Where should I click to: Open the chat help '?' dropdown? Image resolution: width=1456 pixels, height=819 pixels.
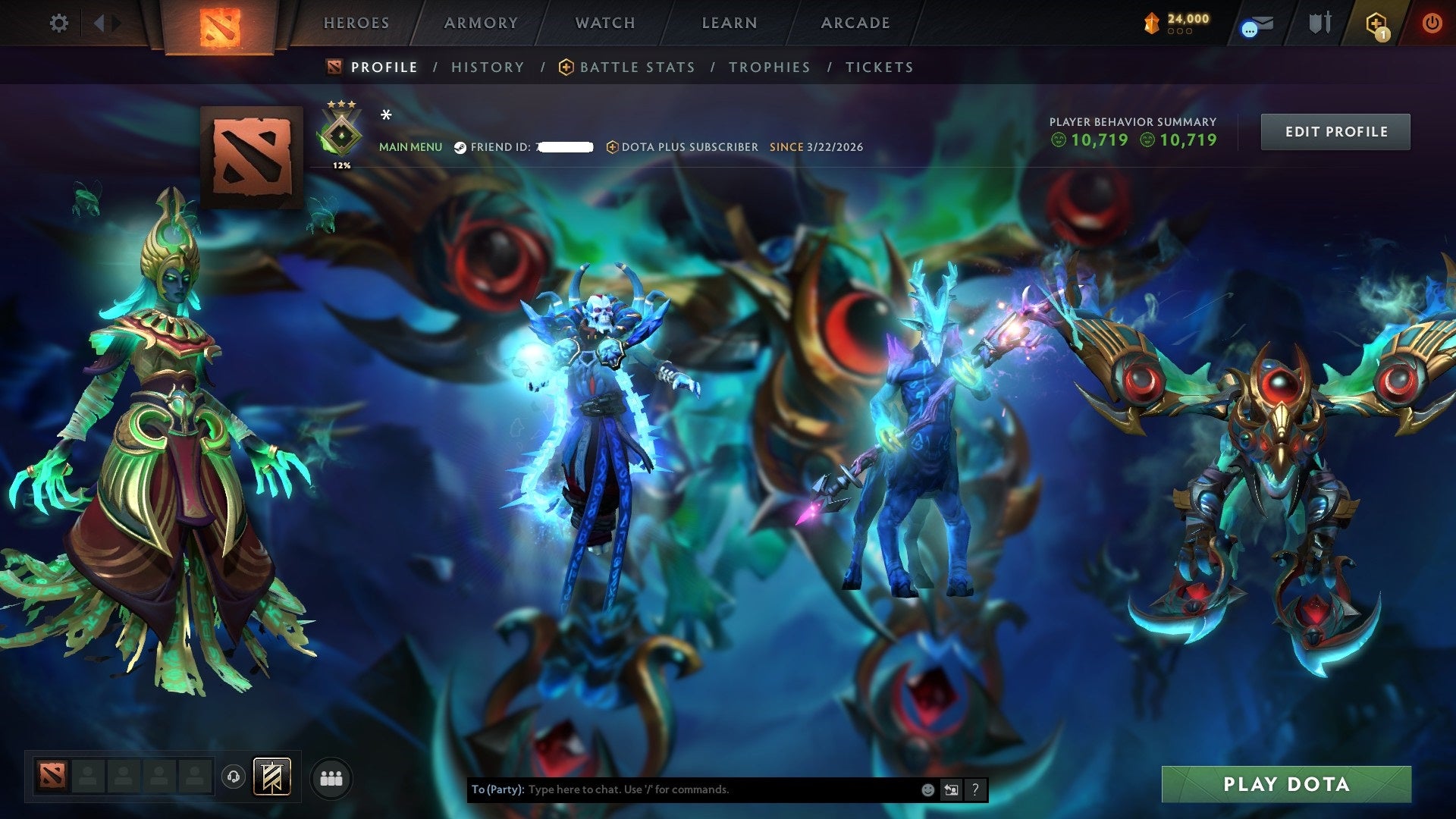point(975,789)
